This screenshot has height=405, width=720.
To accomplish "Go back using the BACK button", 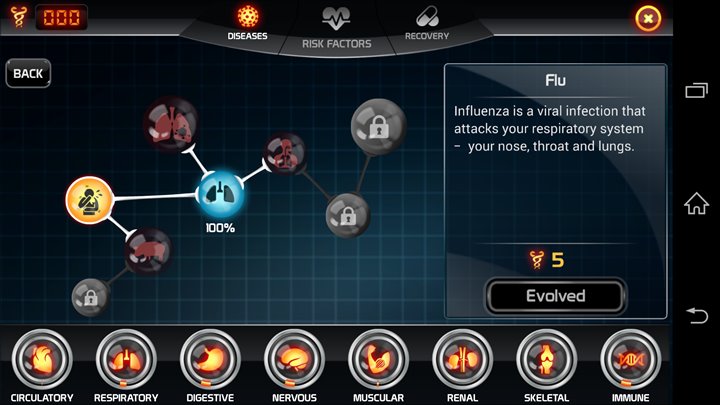I will [28, 73].
